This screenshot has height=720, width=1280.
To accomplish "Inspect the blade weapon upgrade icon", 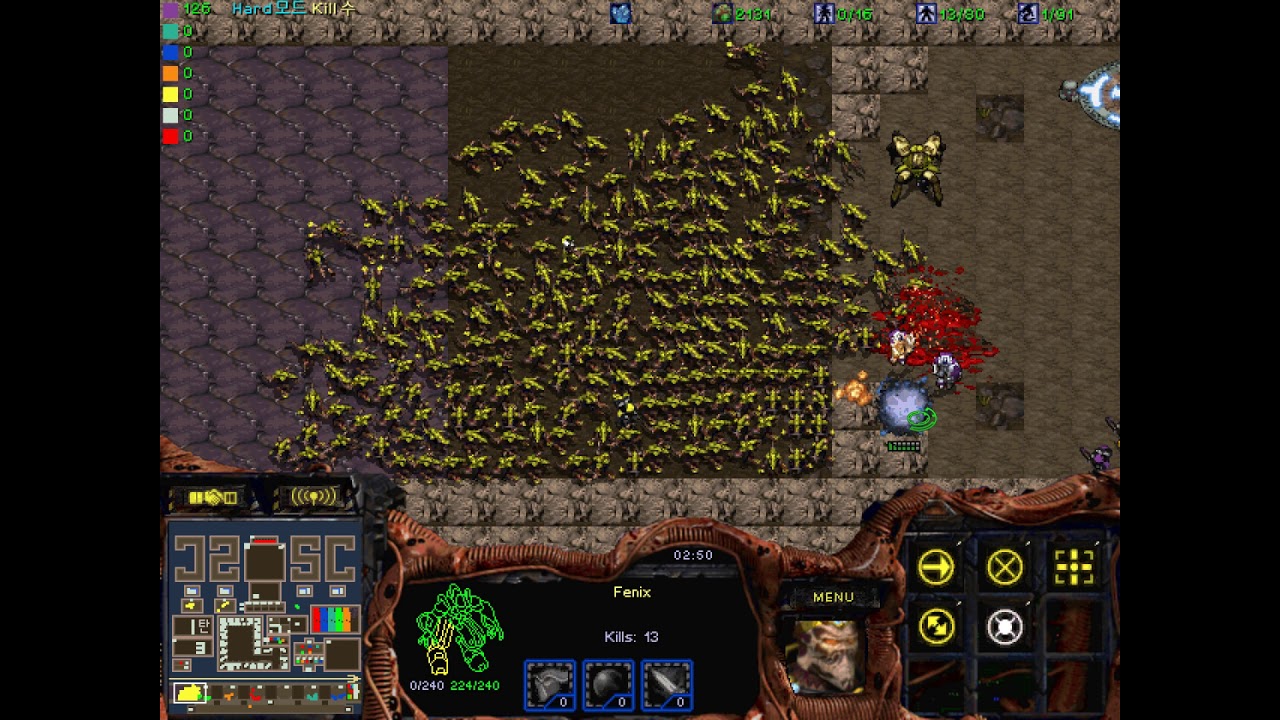I will (x=667, y=685).
